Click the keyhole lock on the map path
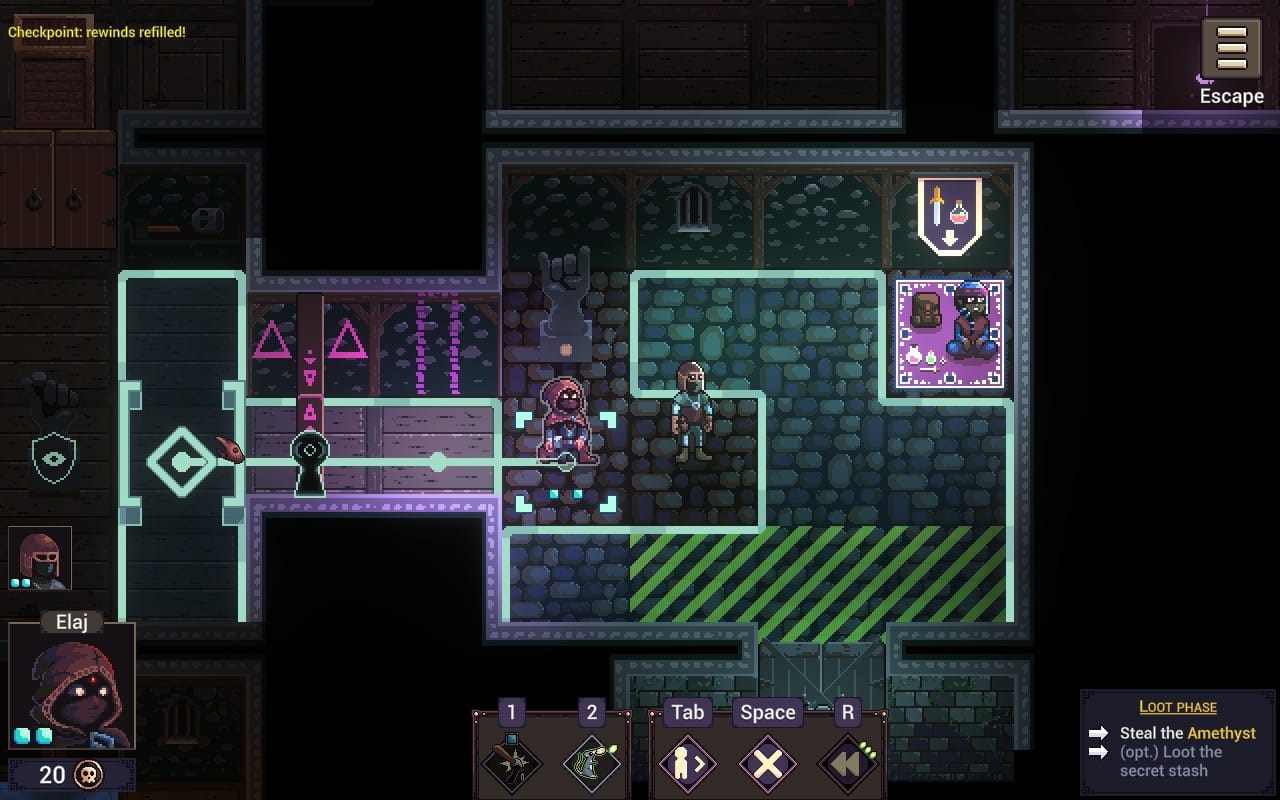1280x800 pixels. [310, 450]
